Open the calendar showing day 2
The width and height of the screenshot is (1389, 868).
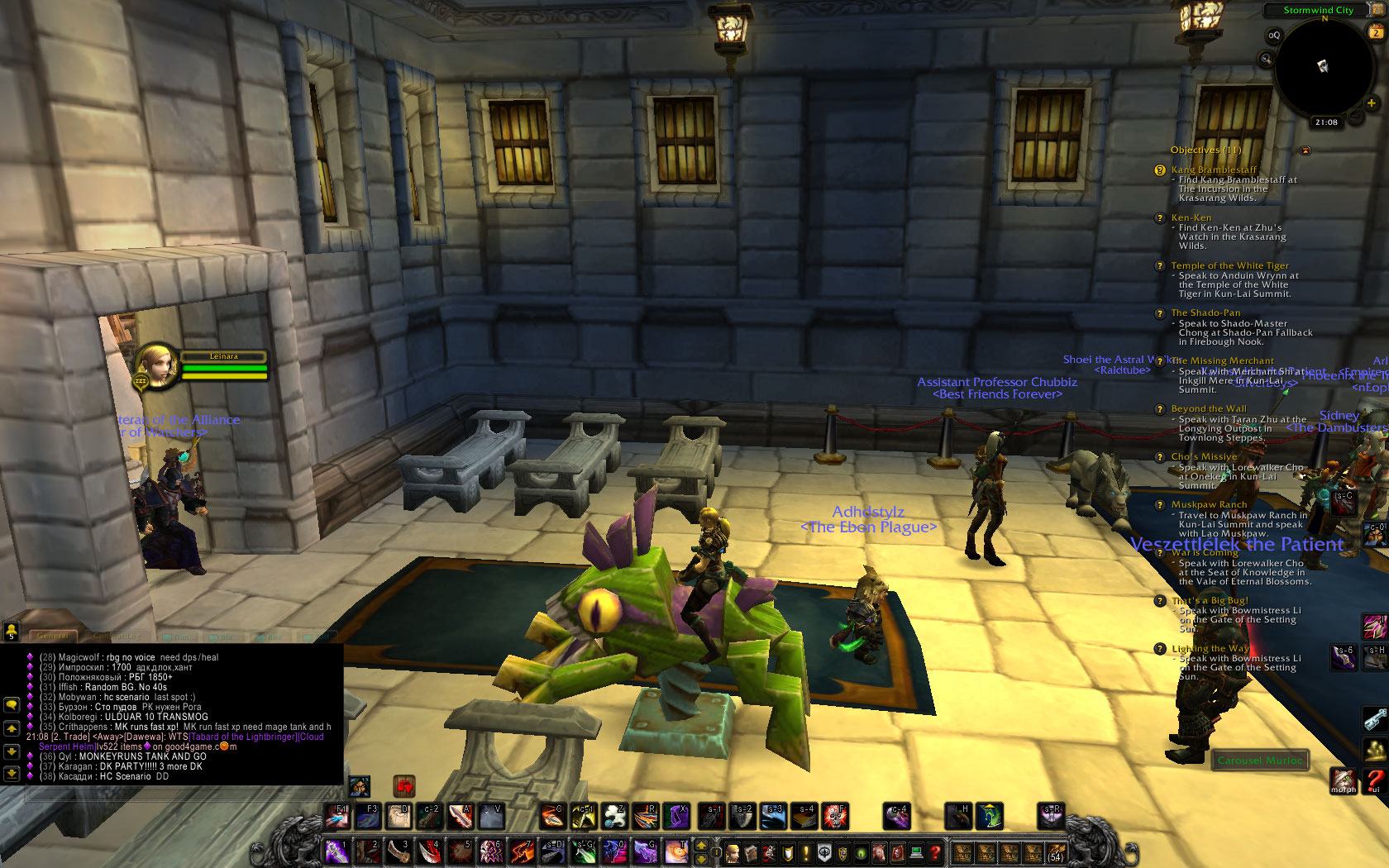[1377, 32]
